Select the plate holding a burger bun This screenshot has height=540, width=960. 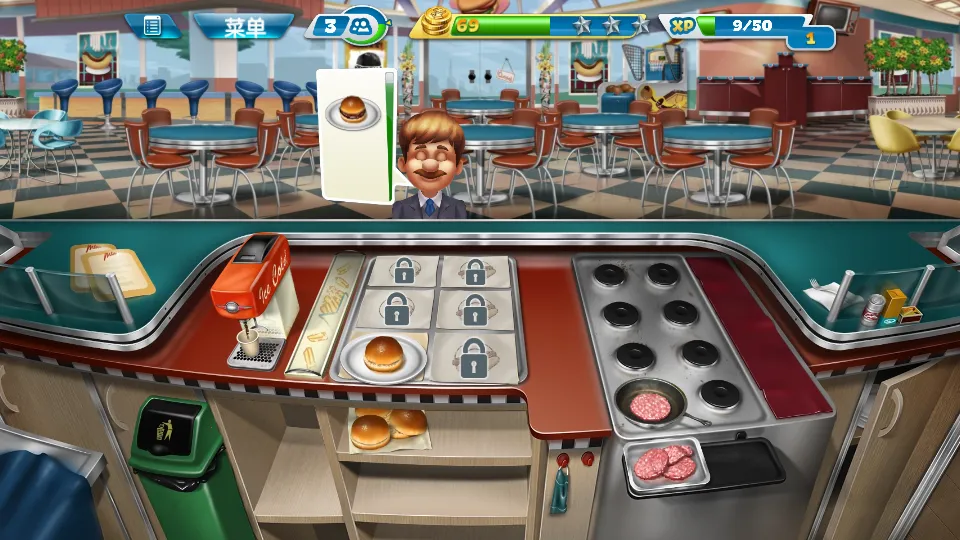(383, 356)
